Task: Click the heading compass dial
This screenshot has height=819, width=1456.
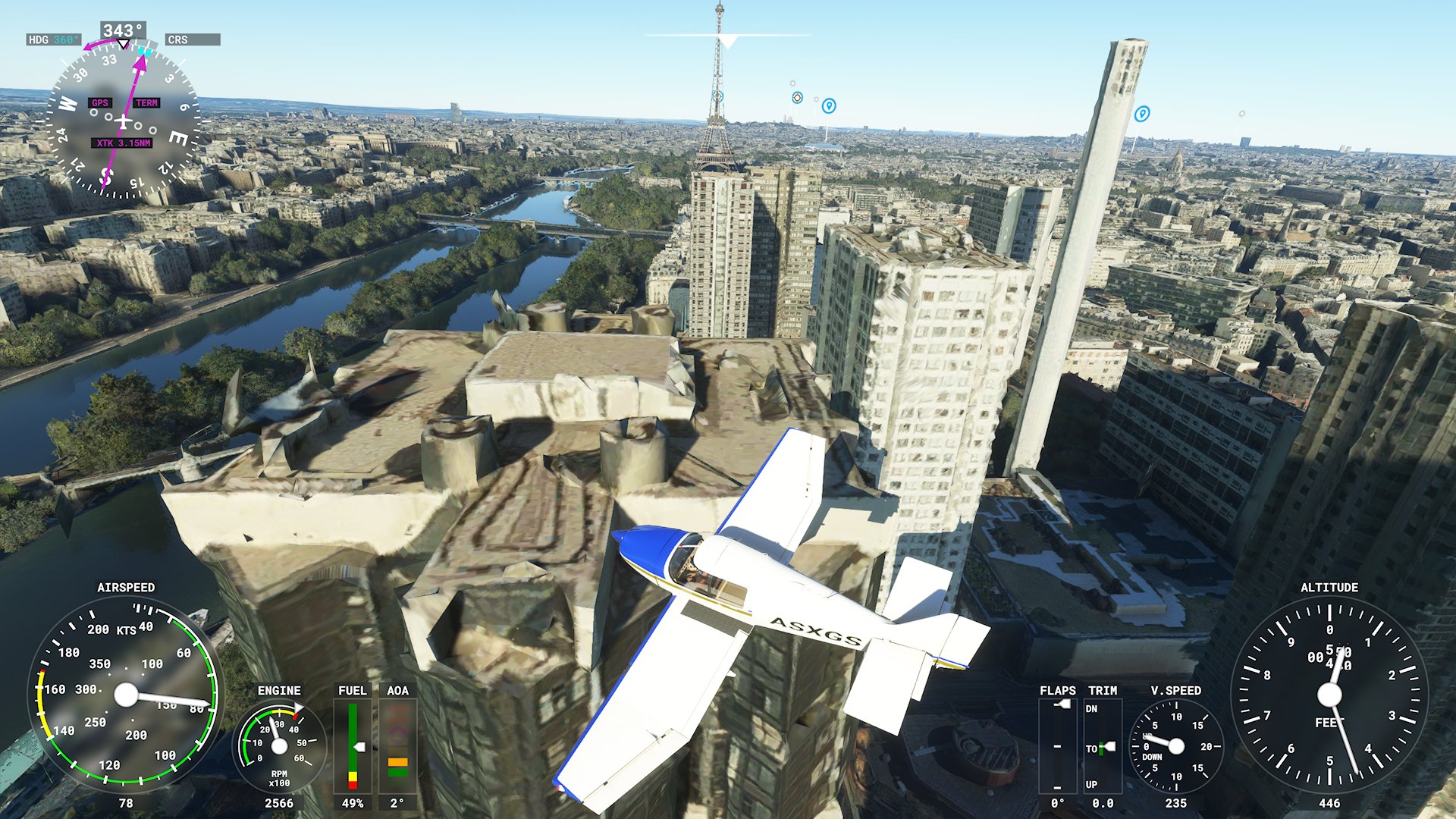Action: click(x=123, y=122)
